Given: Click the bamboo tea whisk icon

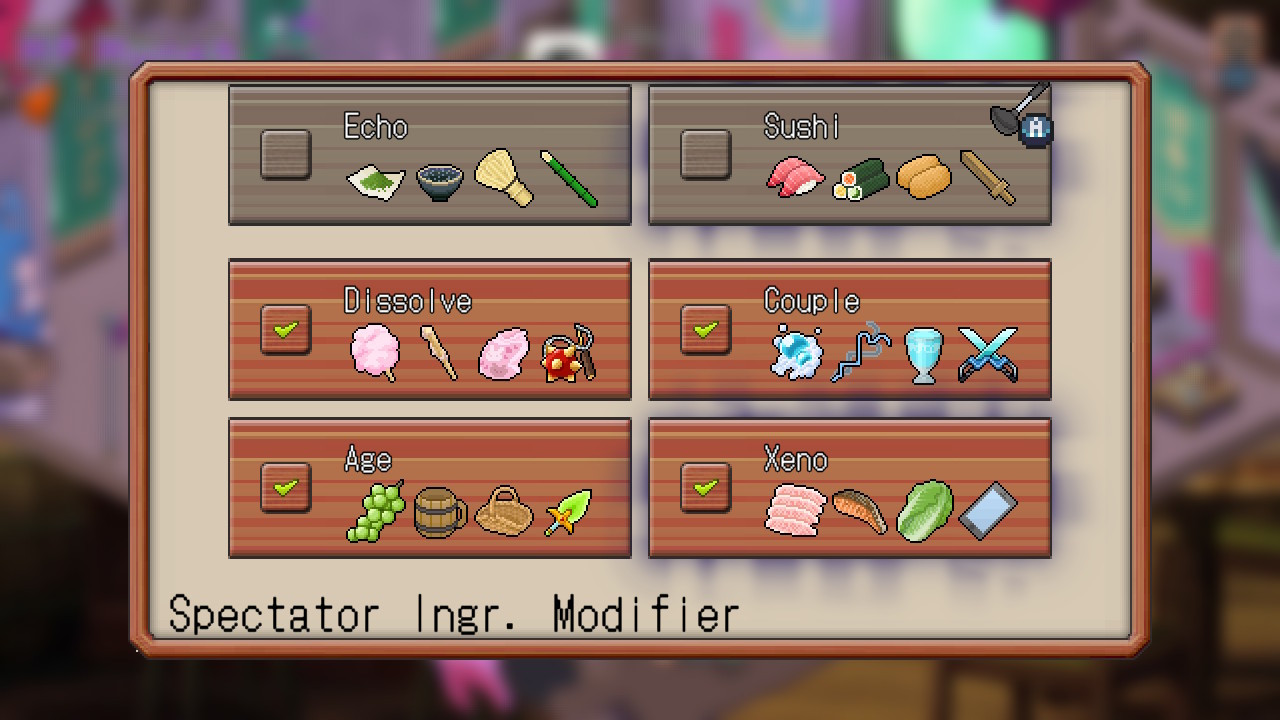Looking at the screenshot, I should pos(503,177).
